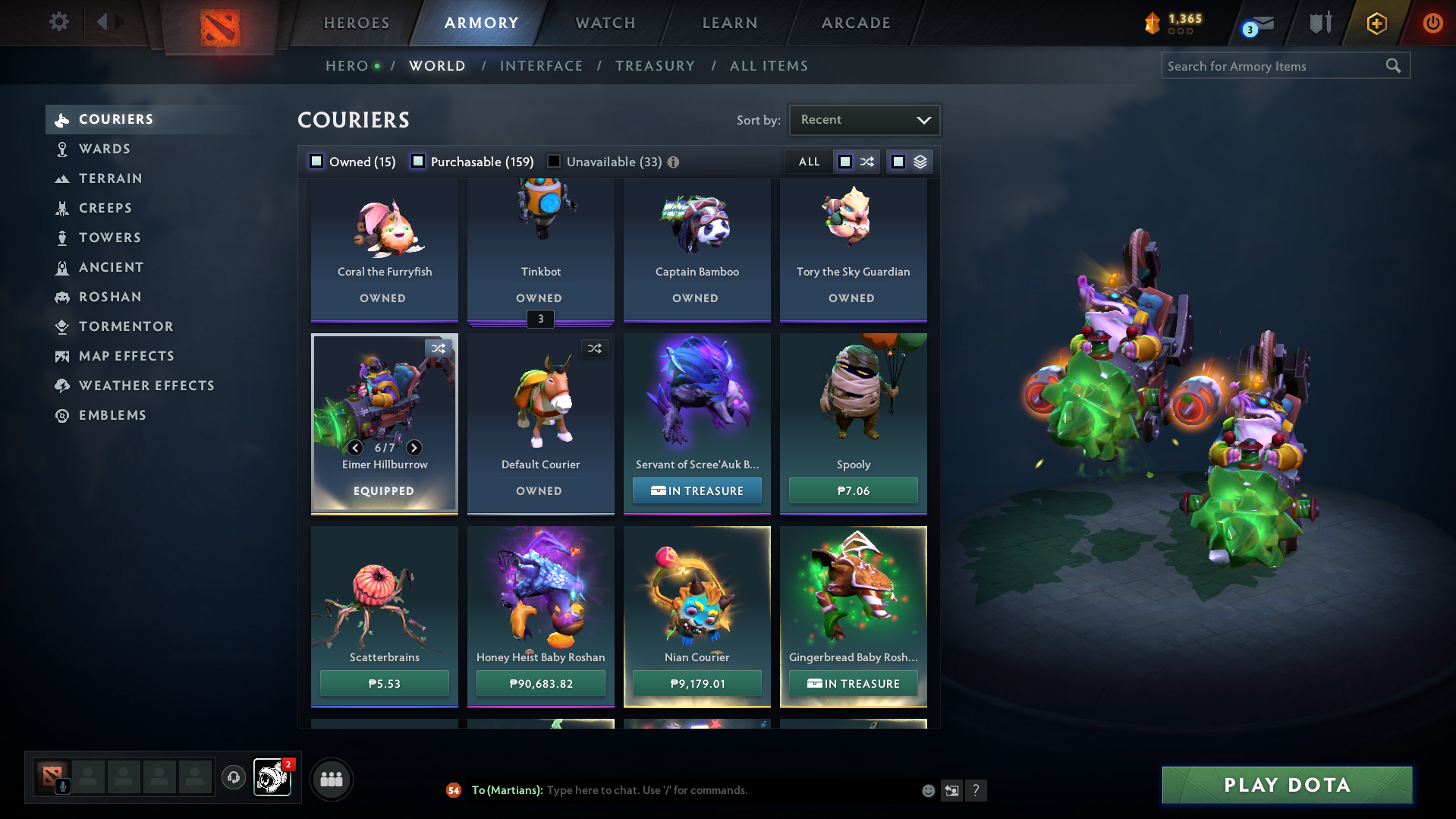This screenshot has width=1456, height=819.
Task: Click the shield and sword armory icon
Action: click(x=1319, y=23)
